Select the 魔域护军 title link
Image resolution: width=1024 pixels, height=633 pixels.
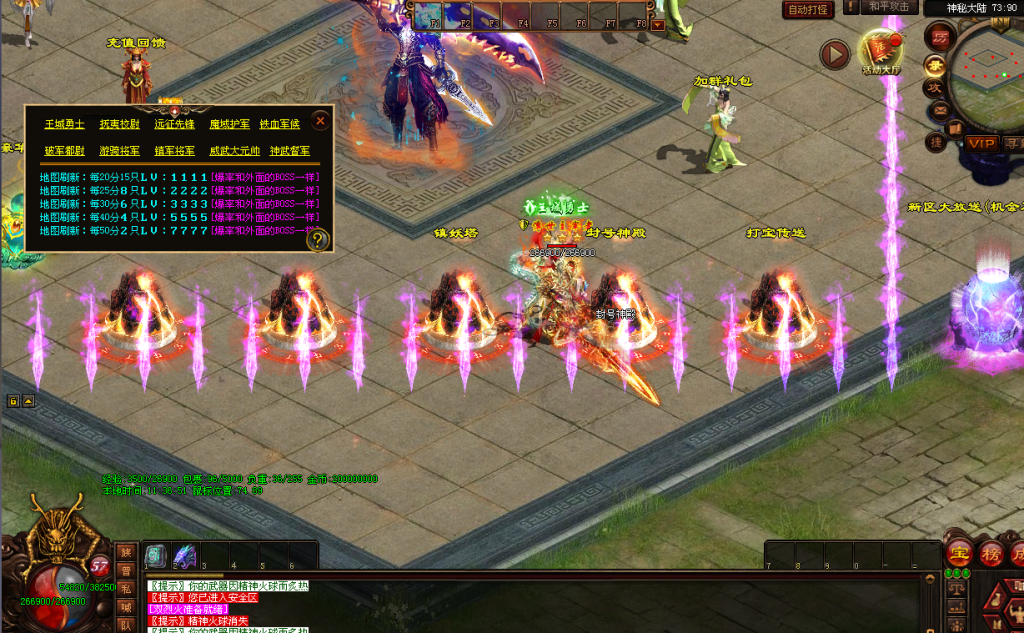[229, 125]
